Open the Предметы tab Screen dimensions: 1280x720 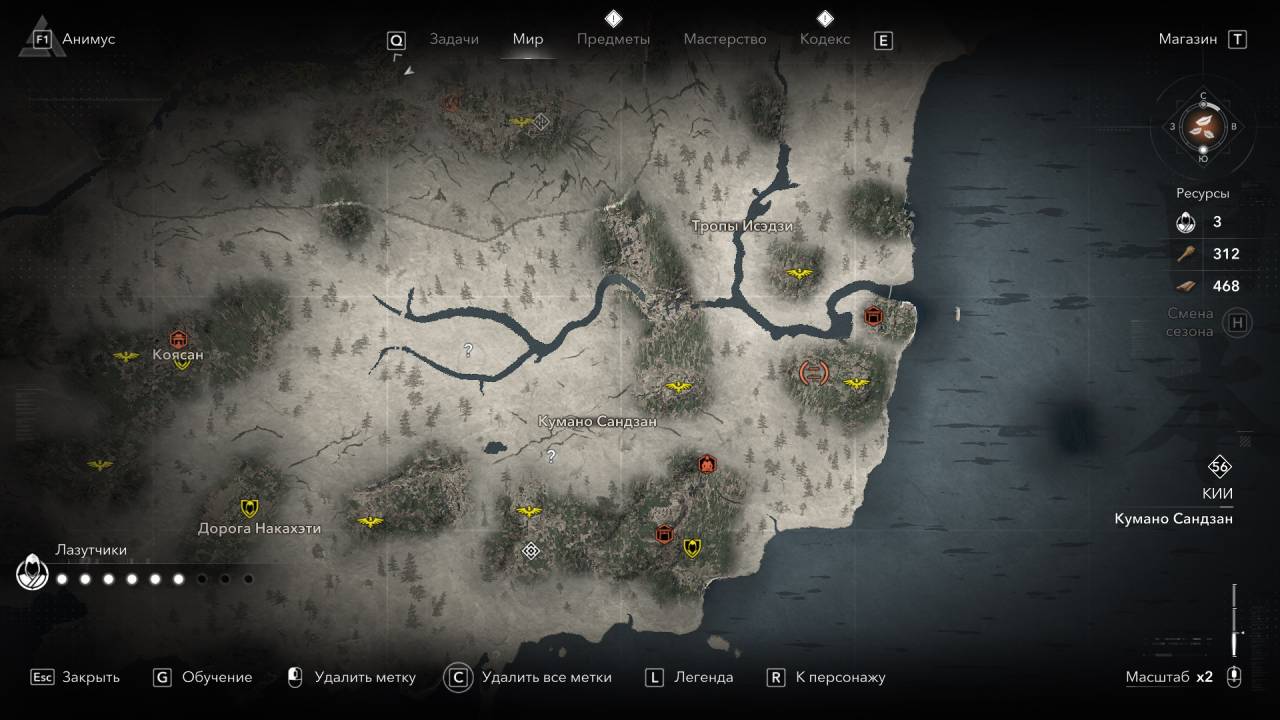(x=613, y=39)
